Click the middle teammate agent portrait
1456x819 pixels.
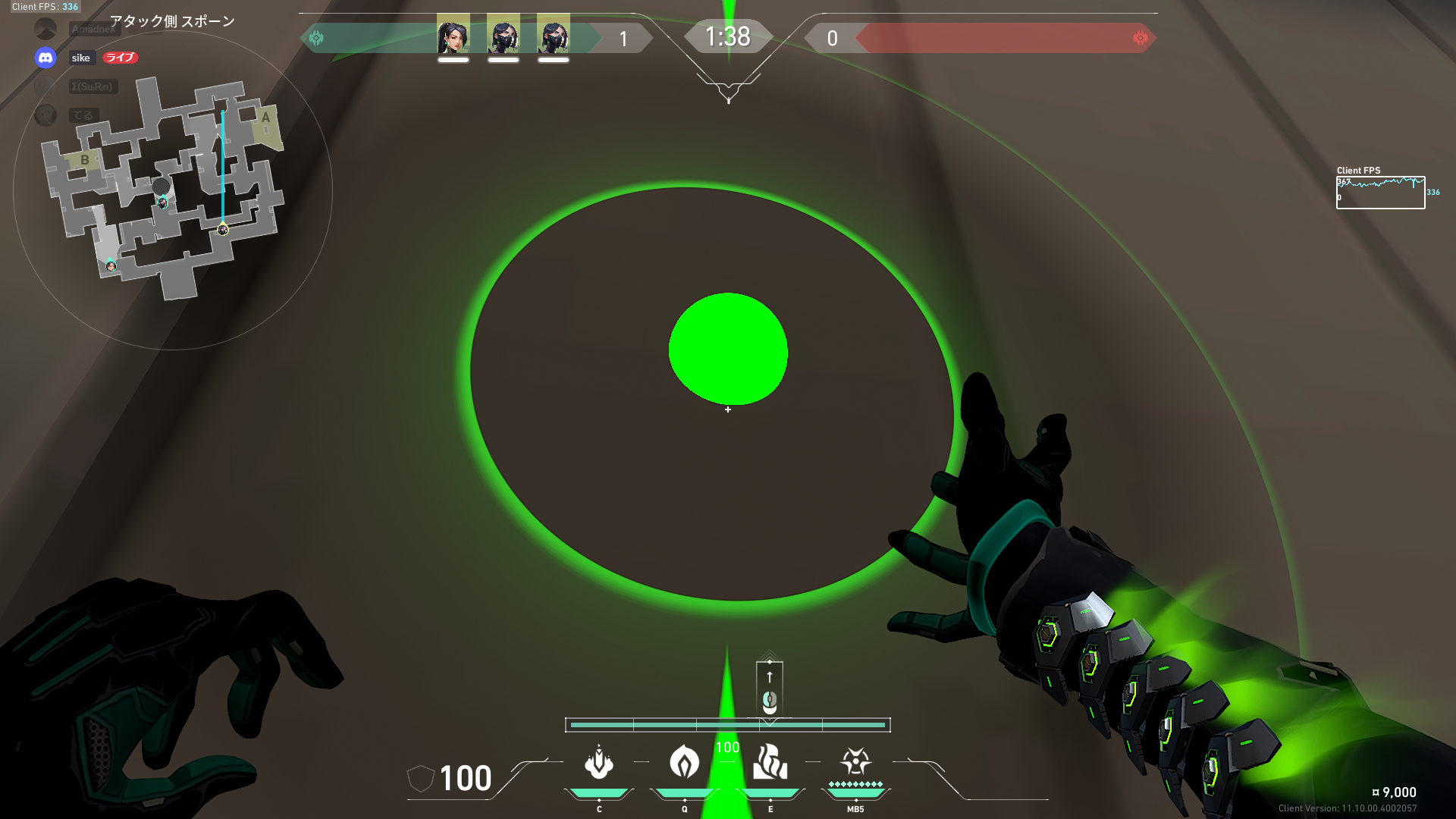[x=502, y=36]
